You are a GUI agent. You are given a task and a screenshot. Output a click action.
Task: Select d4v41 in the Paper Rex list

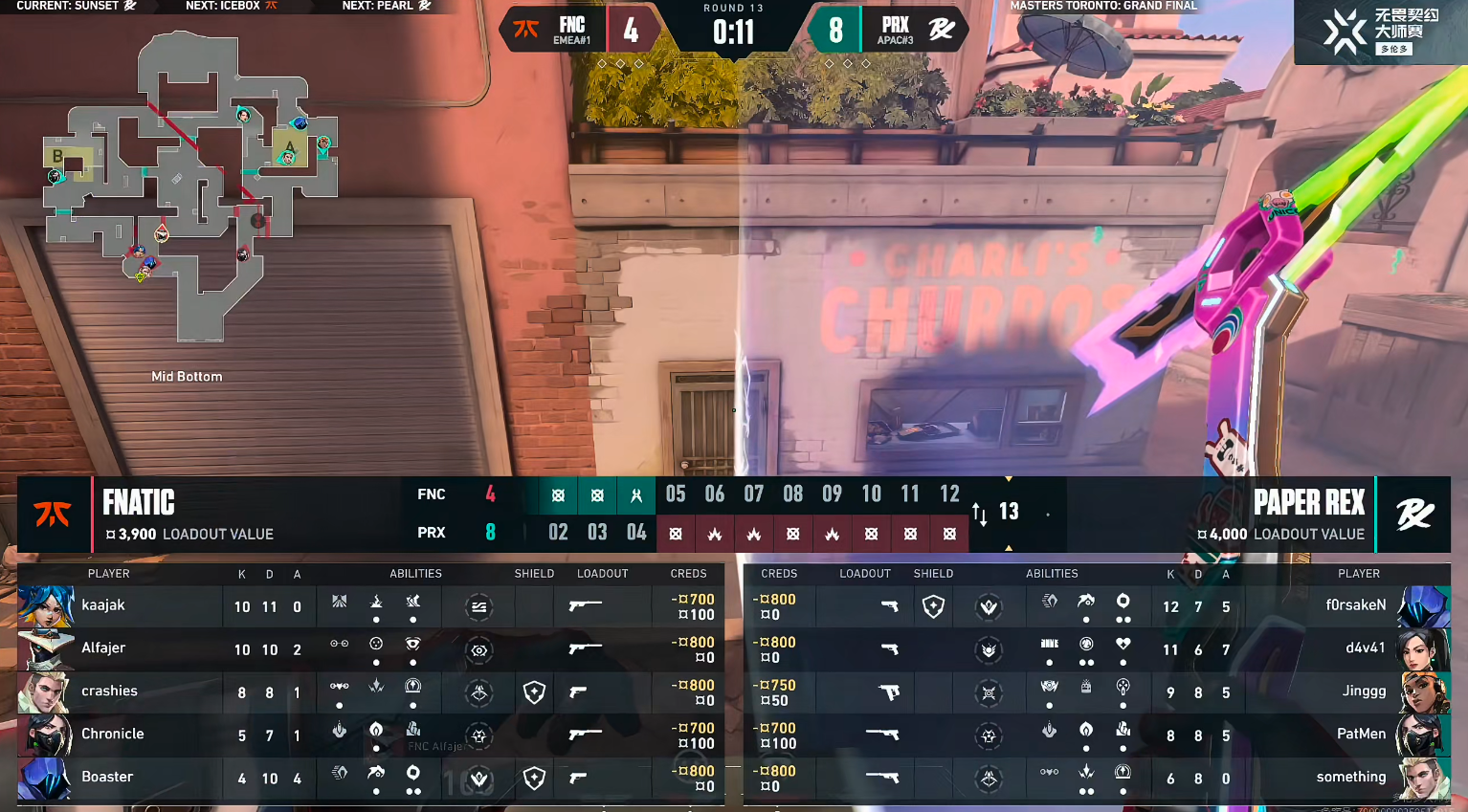[1365, 648]
